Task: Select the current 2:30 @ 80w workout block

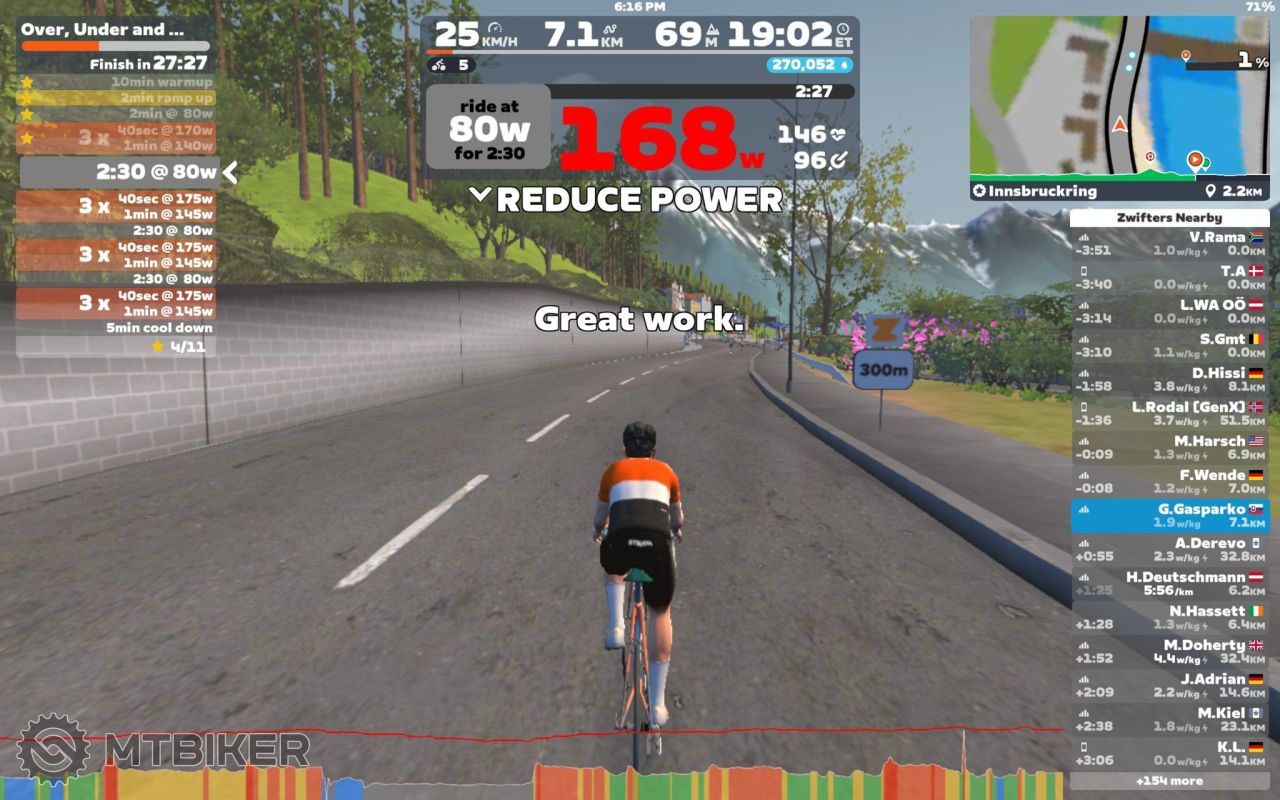Action: point(120,172)
